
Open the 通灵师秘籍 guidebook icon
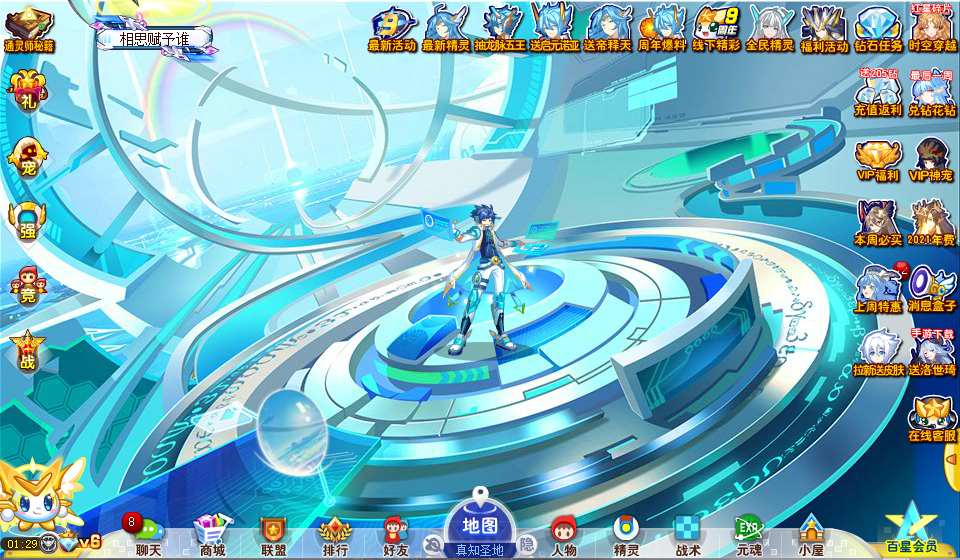tap(30, 28)
